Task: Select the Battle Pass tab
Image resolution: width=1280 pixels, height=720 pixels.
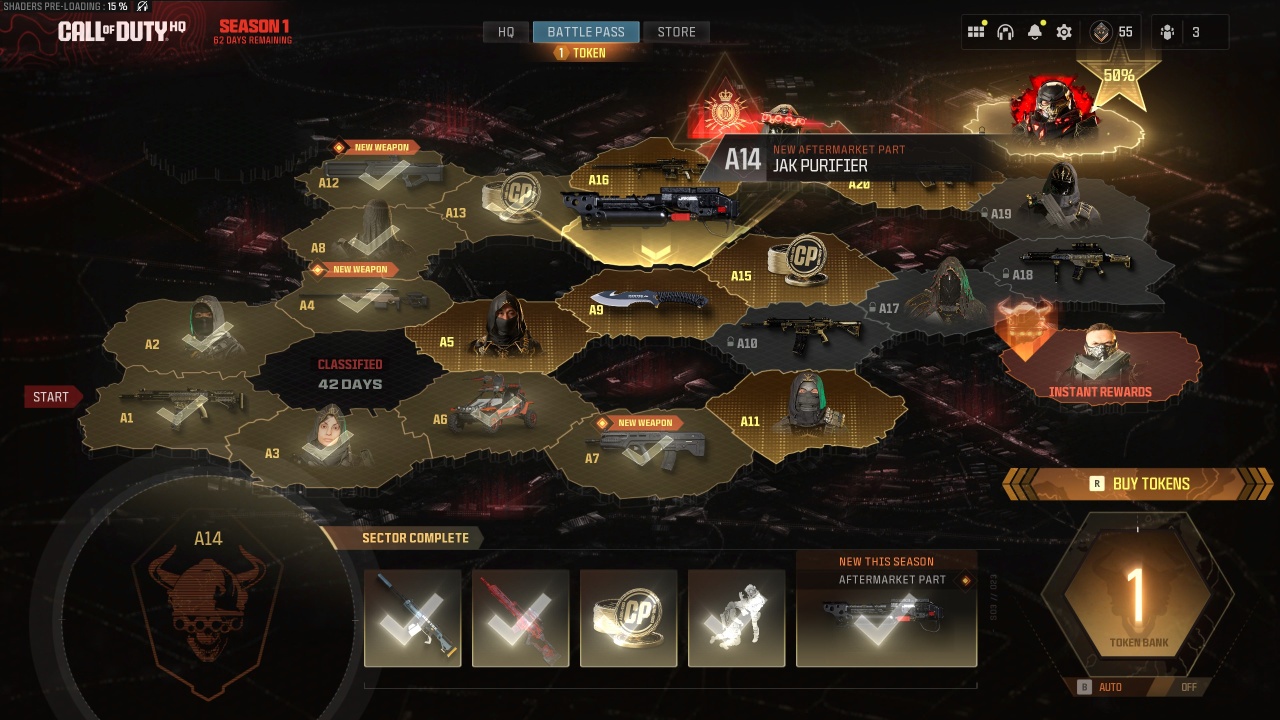Action: pos(586,32)
